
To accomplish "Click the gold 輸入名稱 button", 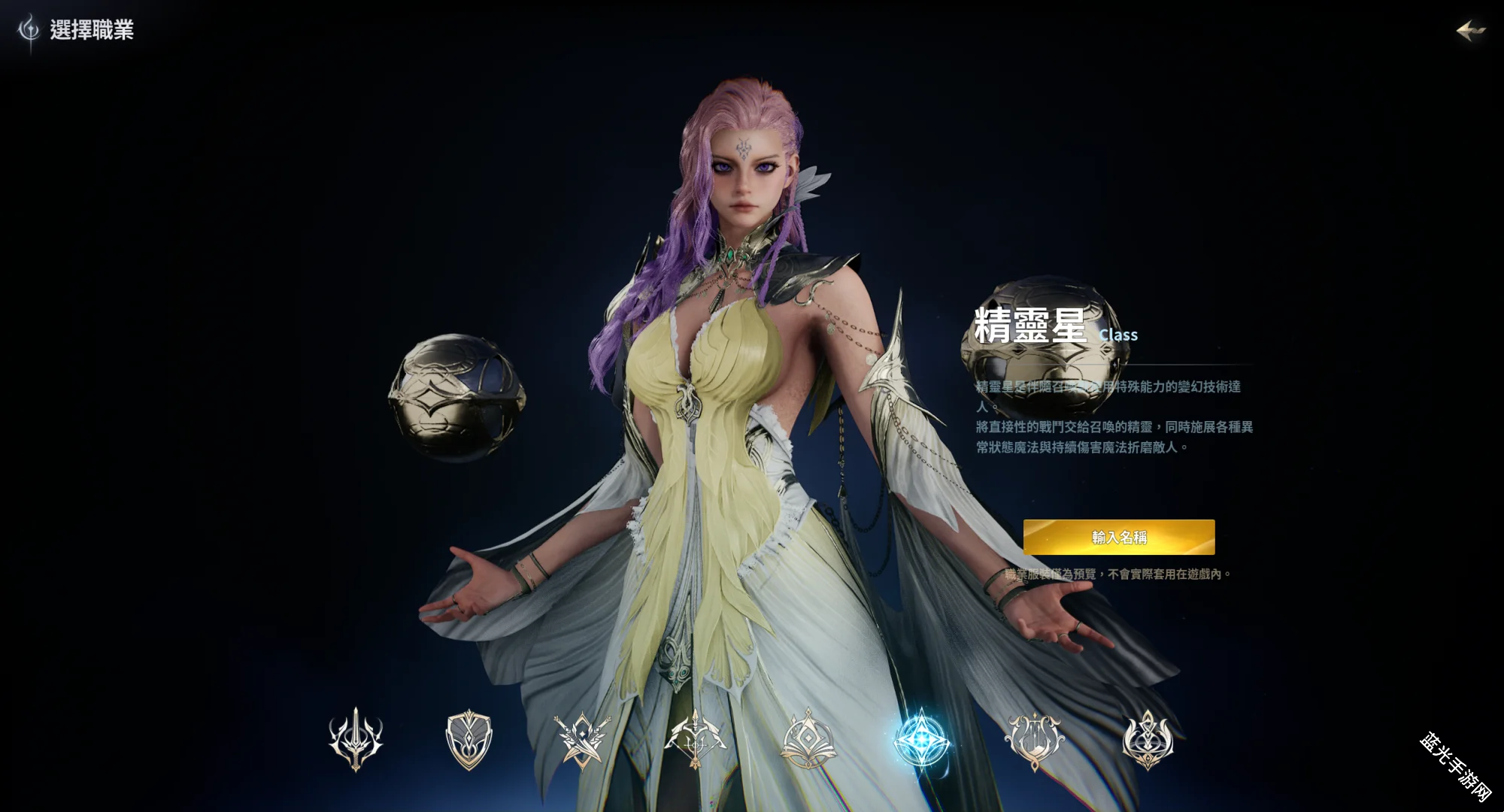I will (1119, 537).
